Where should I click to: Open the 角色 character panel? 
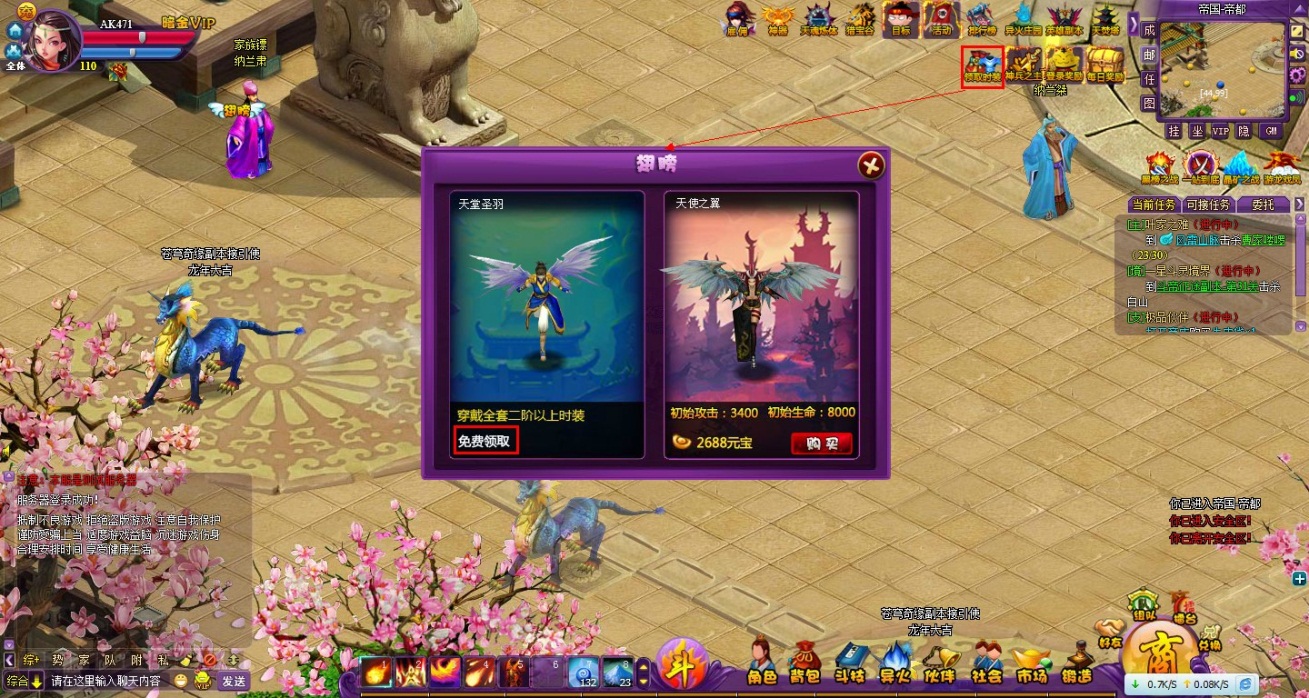pyautogui.click(x=762, y=662)
